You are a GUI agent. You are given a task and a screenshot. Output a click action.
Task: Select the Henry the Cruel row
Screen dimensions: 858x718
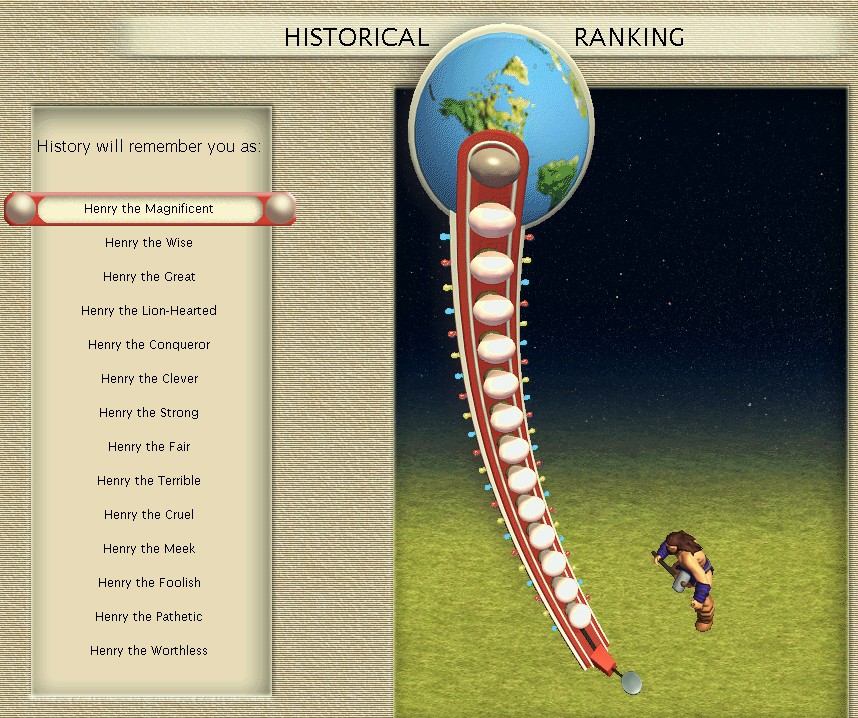(149, 515)
